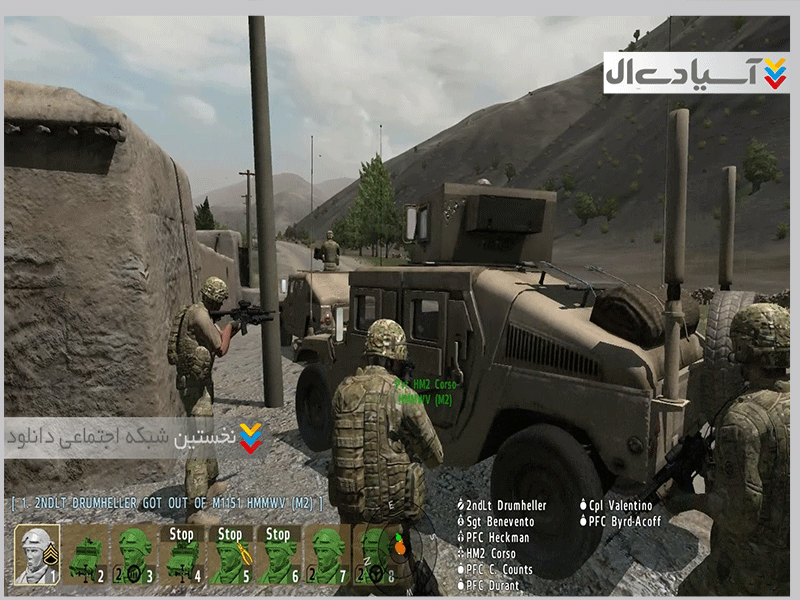Select stopped vehicle unit 4
The height and width of the screenshot is (600, 800).
tap(182, 555)
